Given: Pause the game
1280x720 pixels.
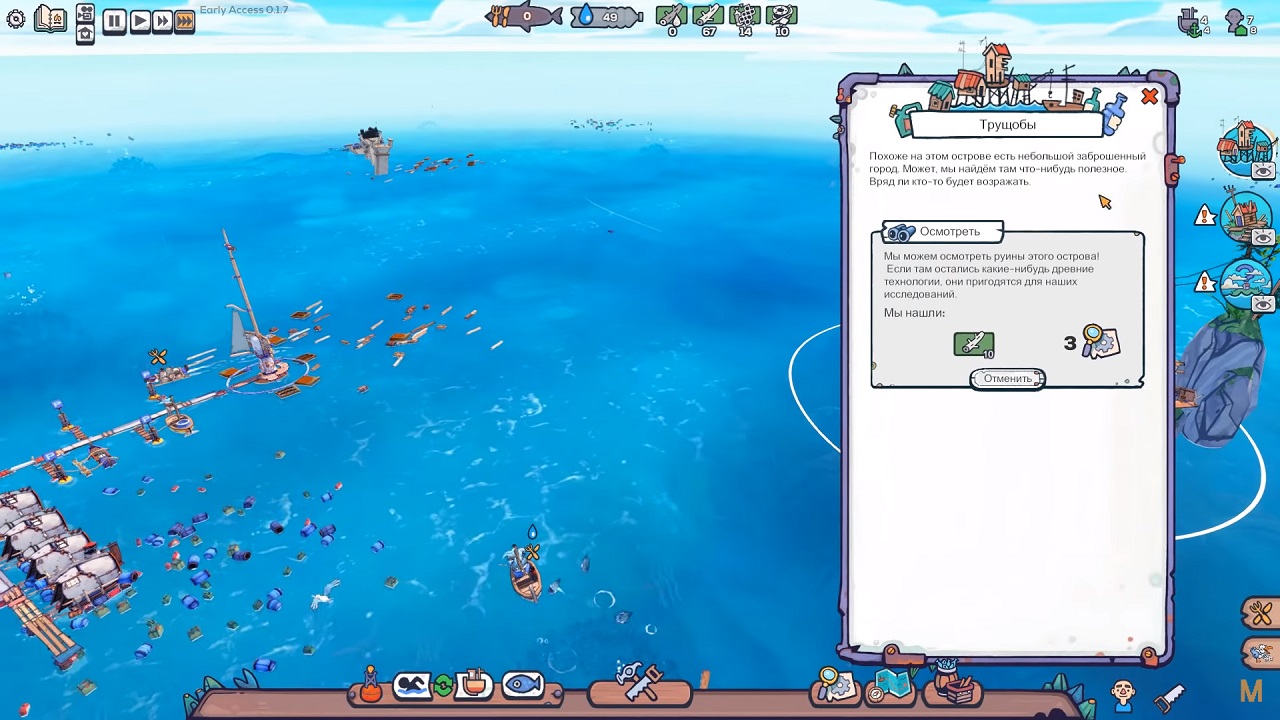Looking at the screenshot, I should 114,21.
